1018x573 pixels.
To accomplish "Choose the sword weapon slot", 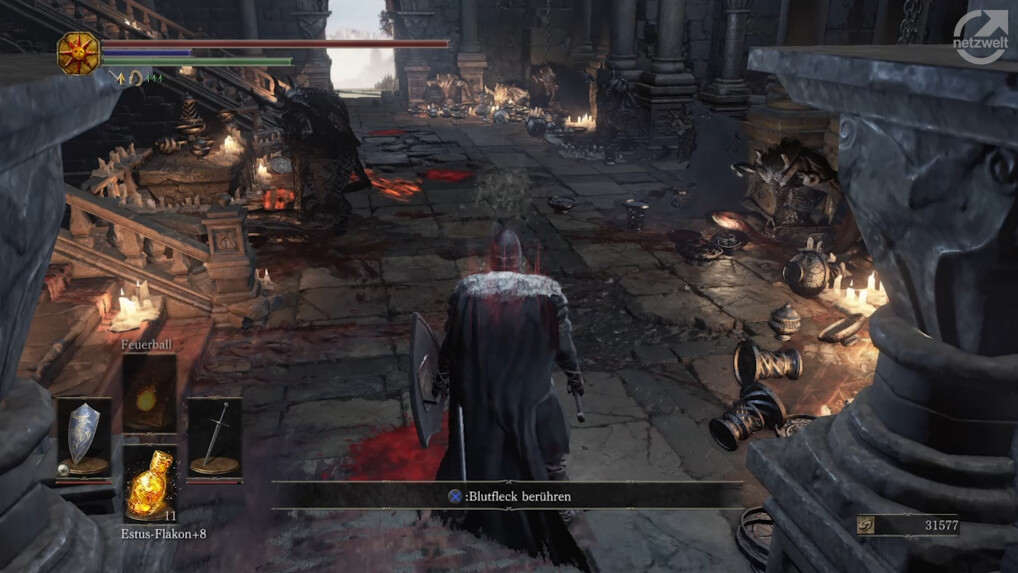I will [x=214, y=437].
